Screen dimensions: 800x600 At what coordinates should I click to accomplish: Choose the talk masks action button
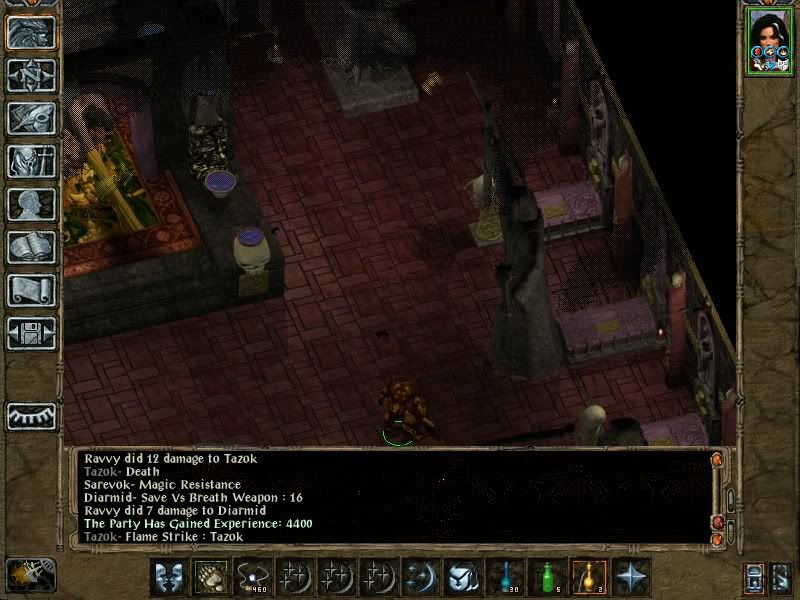pyautogui.click(x=168, y=577)
